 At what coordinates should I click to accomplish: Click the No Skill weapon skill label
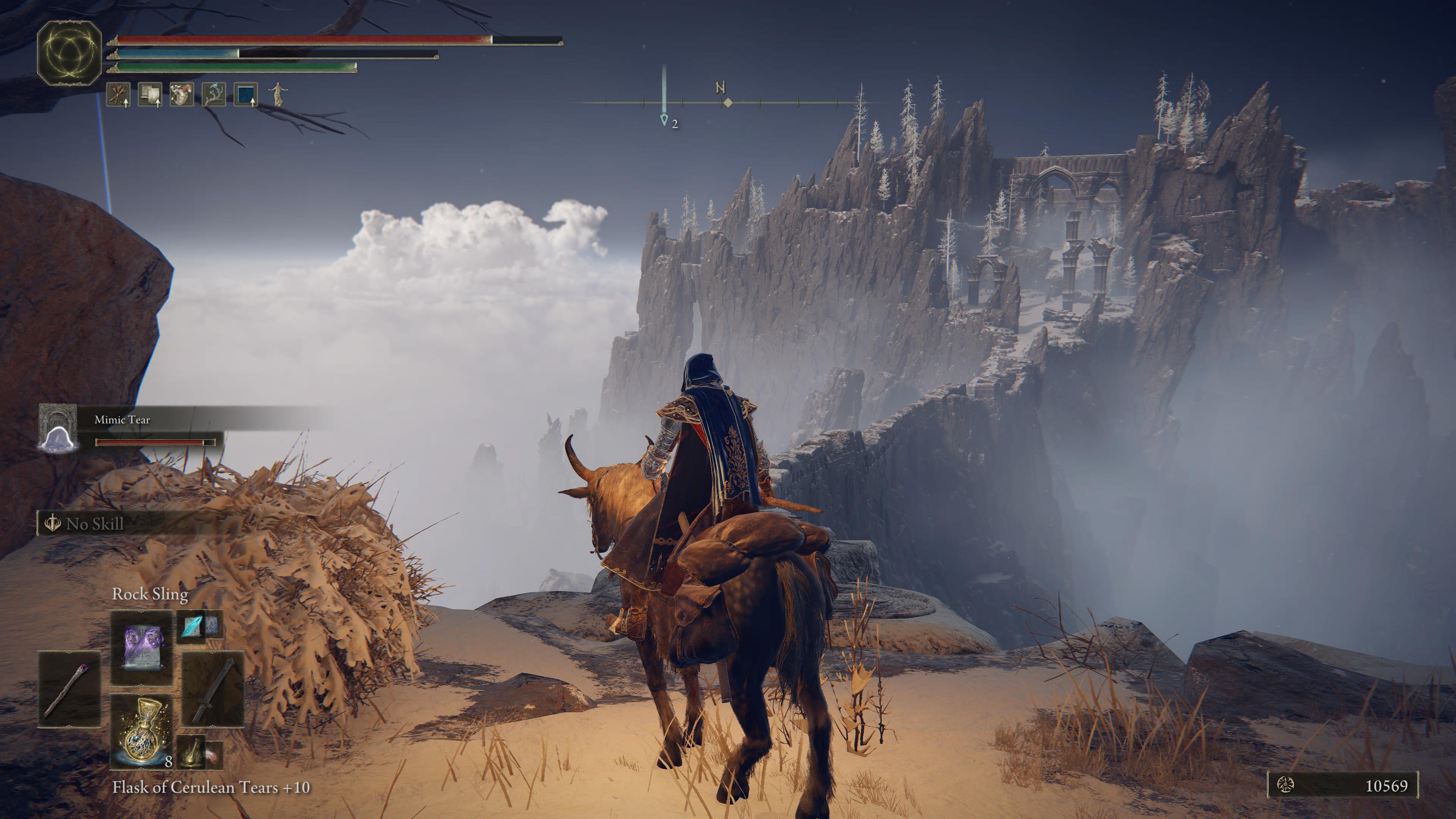point(94,524)
